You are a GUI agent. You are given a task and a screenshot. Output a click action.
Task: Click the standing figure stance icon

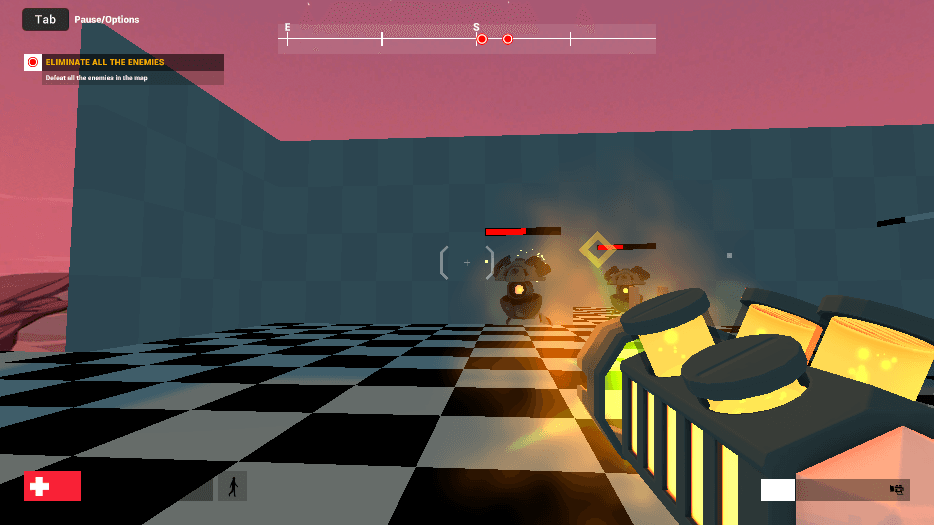point(233,487)
